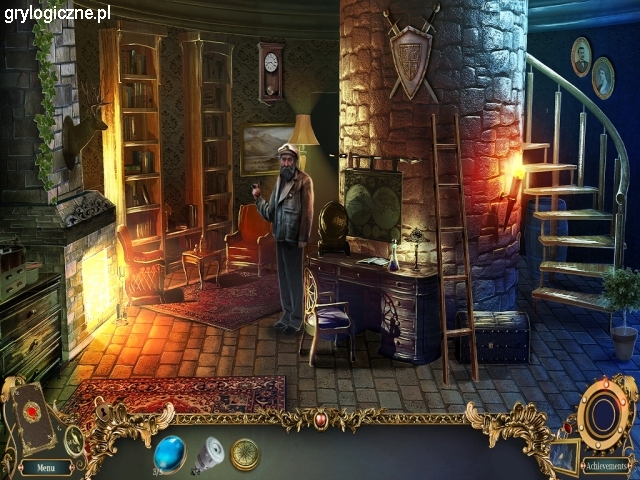This screenshot has height=480, width=640.
Task: Open the Menu button
Action: [46, 467]
